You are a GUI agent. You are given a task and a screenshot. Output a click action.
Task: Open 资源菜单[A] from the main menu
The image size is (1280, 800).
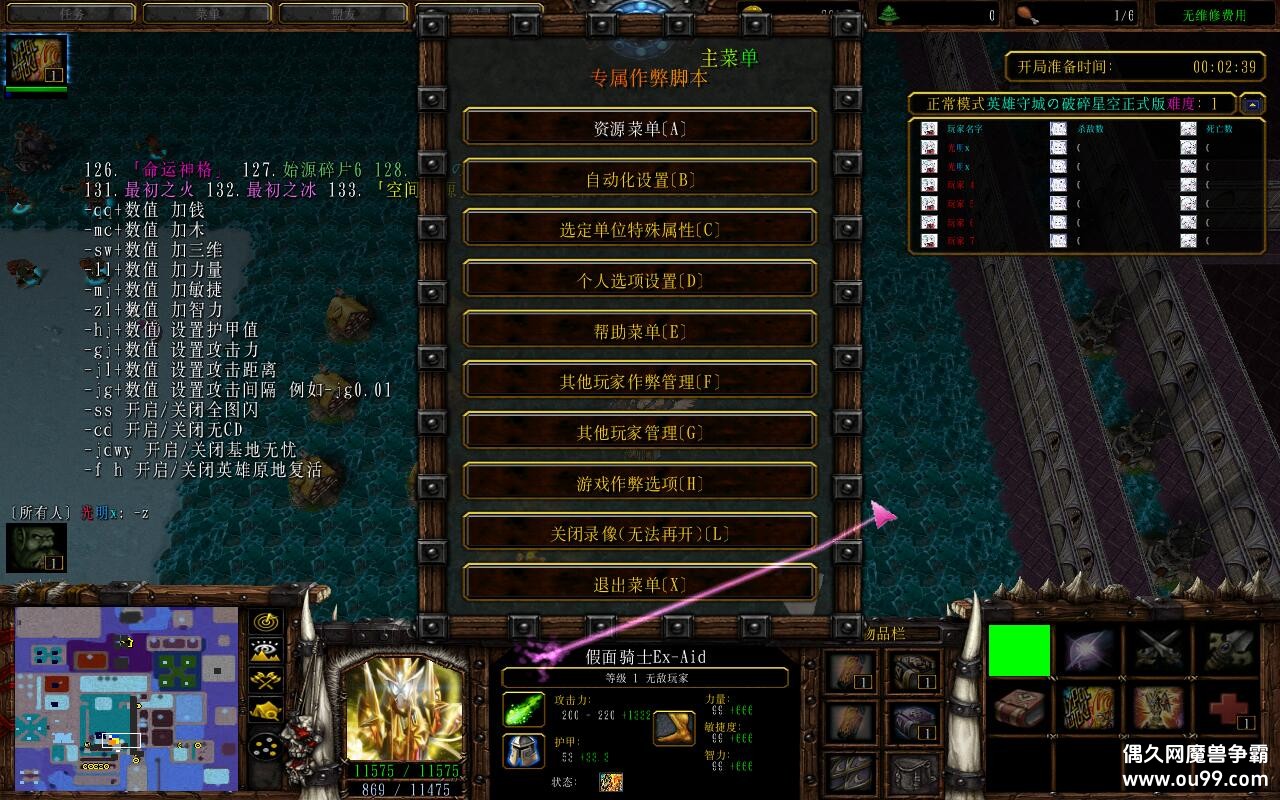click(x=638, y=128)
